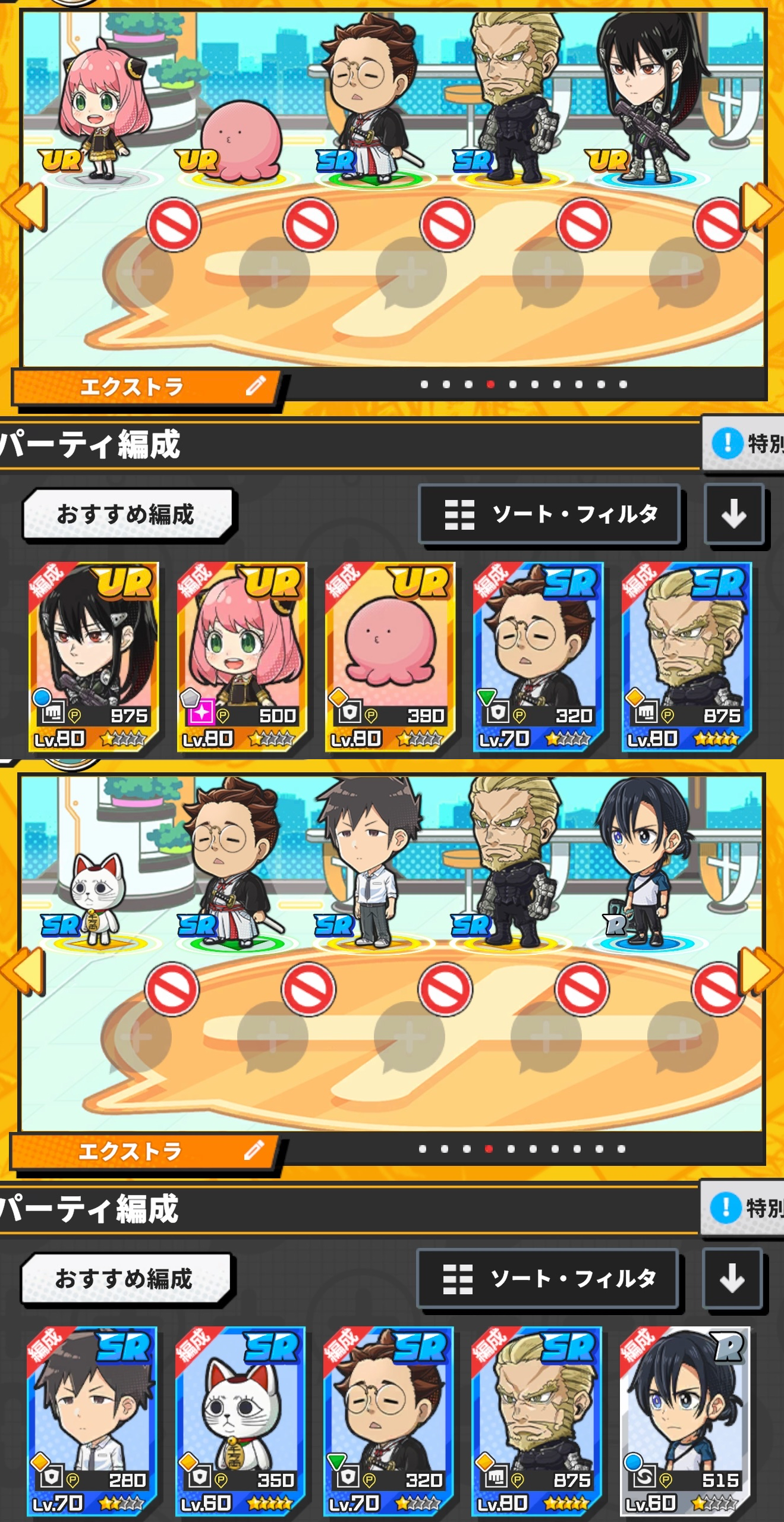Select the SR white lucky cat card

pos(240,1421)
